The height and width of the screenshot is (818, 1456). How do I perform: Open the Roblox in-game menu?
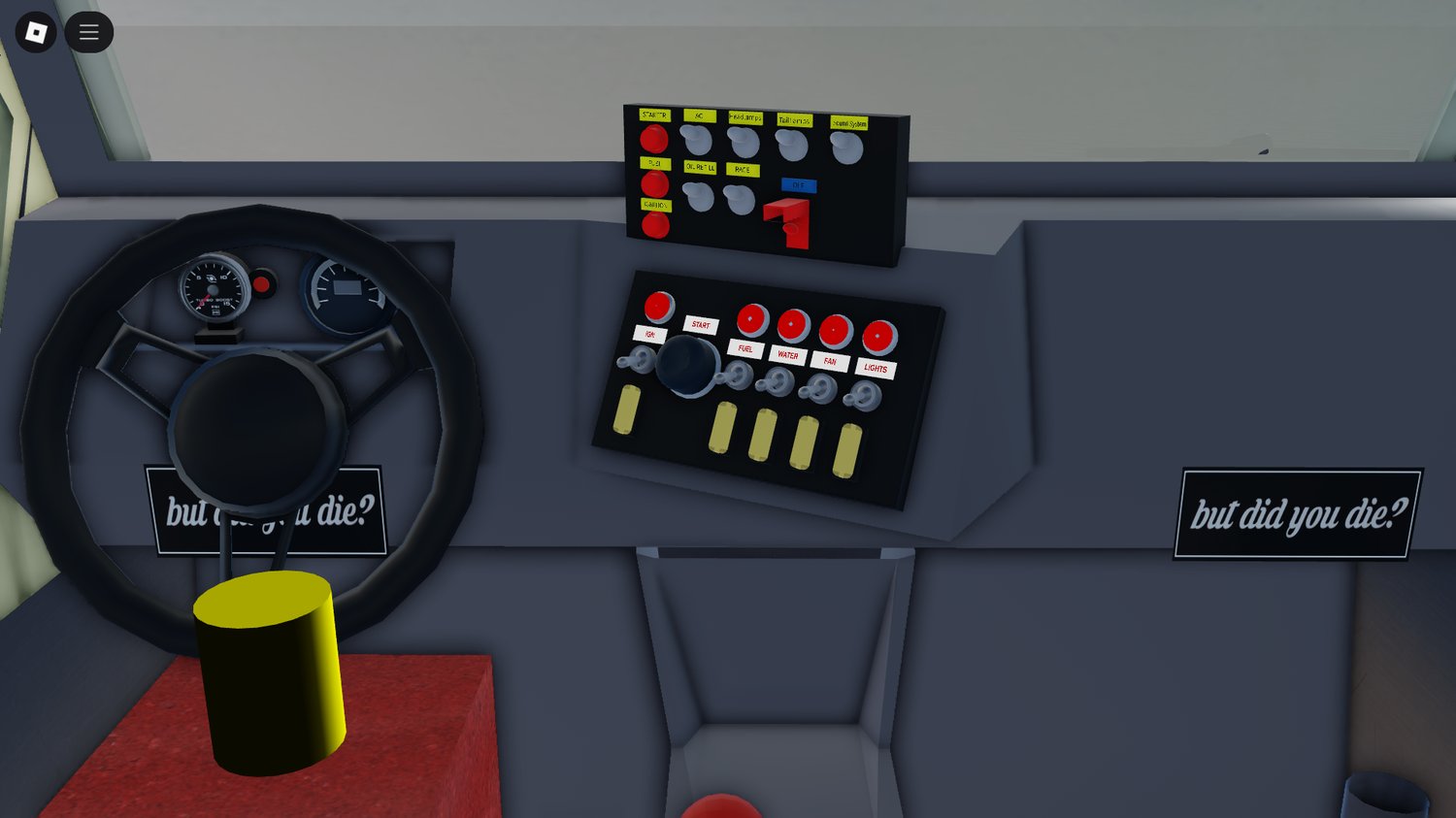click(88, 31)
